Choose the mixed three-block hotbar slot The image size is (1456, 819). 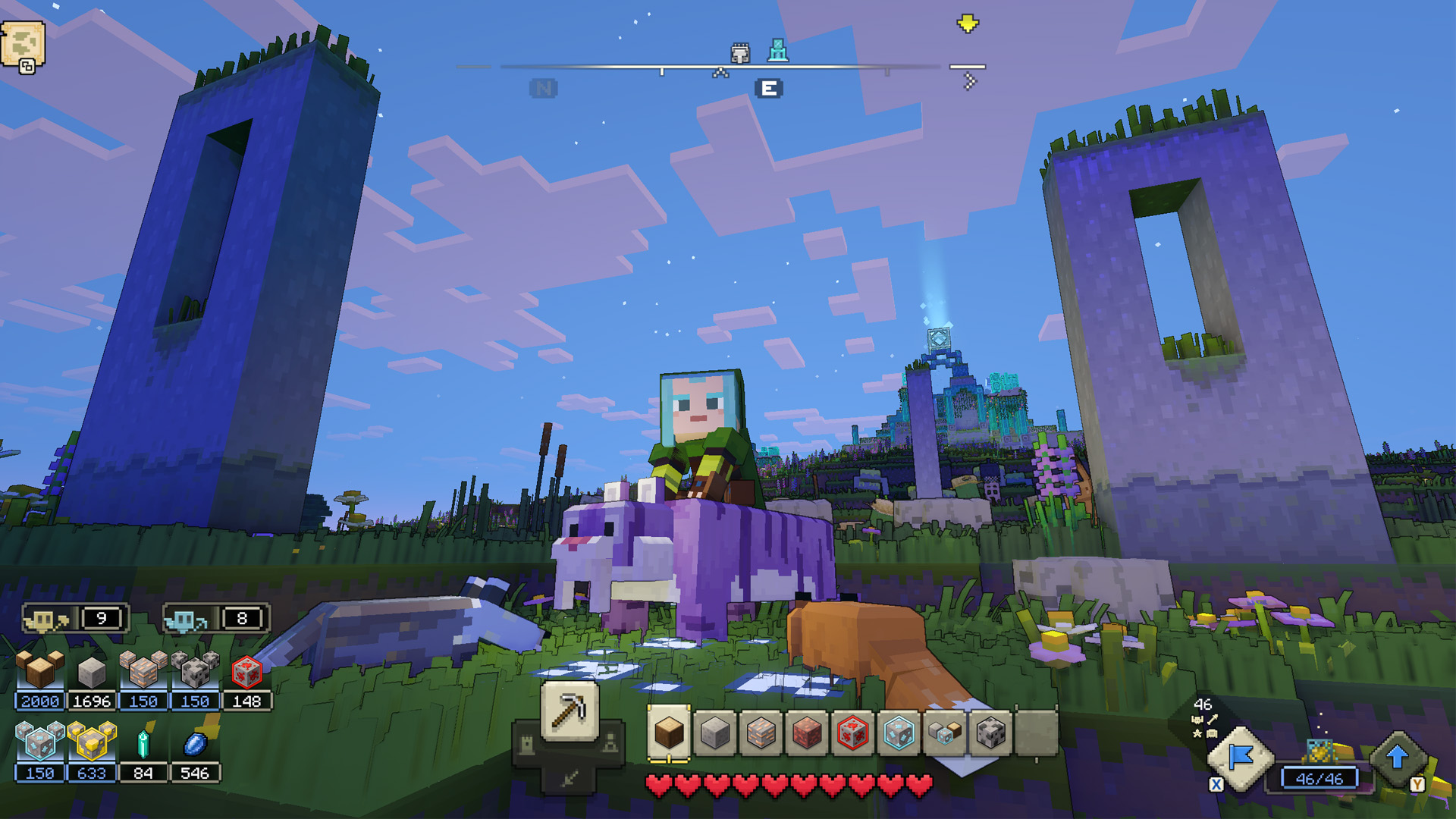[945, 733]
